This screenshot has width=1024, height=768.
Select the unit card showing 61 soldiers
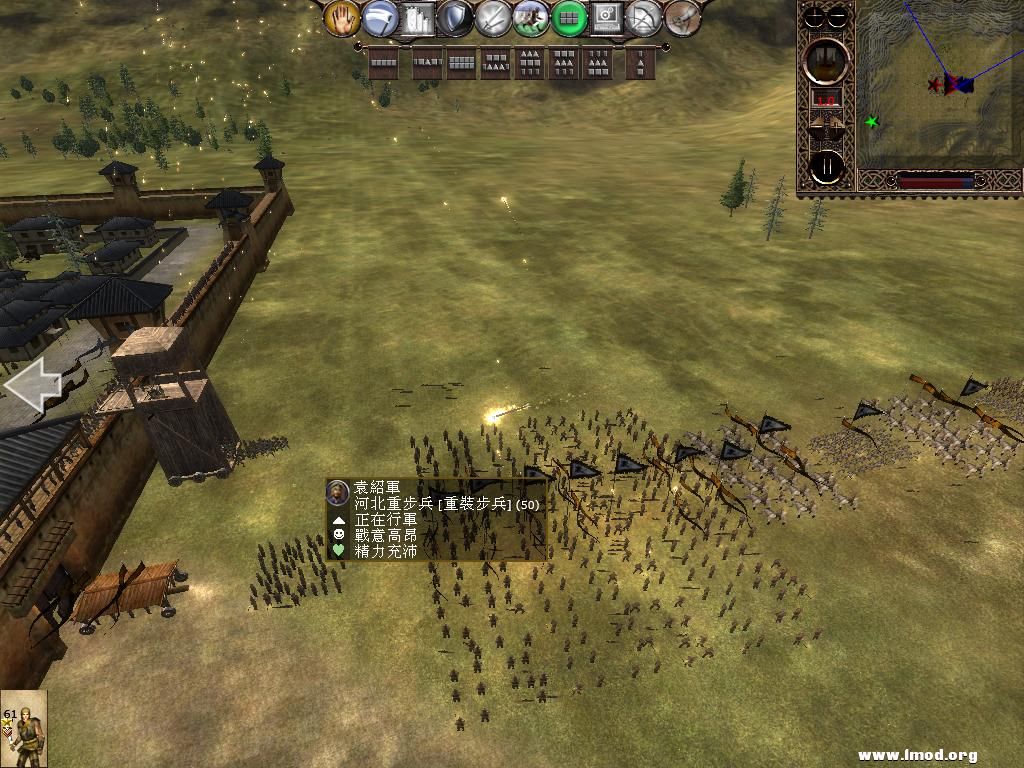(x=24, y=728)
